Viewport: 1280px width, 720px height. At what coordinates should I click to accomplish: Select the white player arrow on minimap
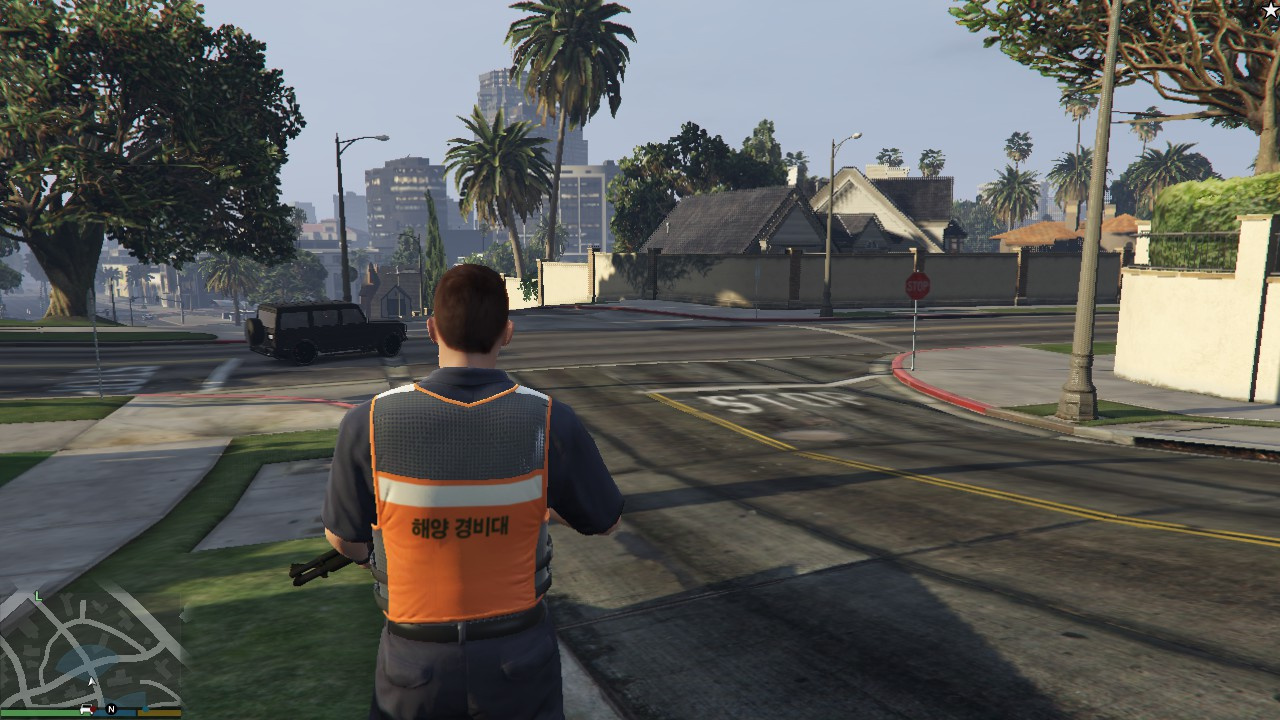pos(92,682)
